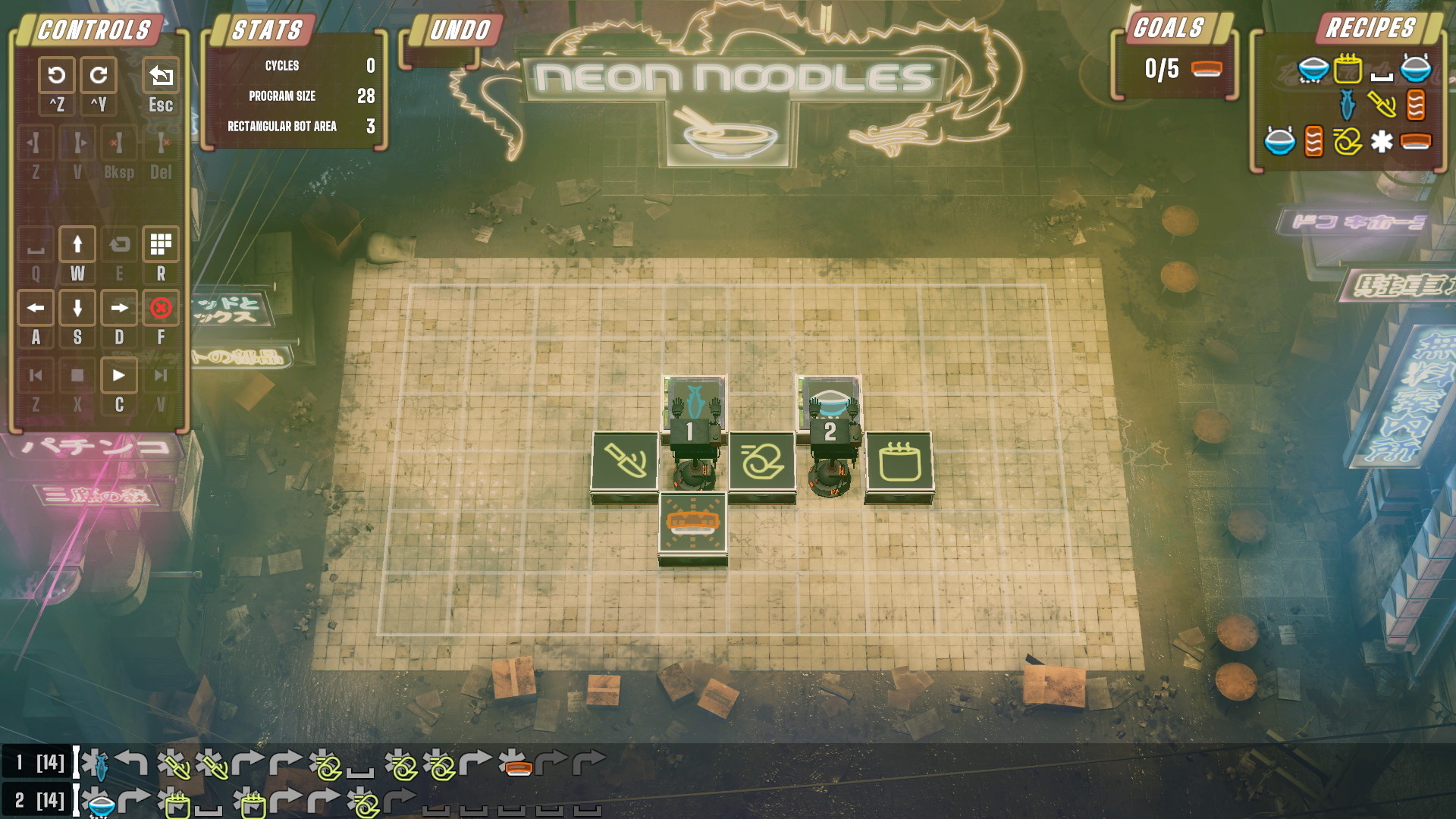Click the red X button
This screenshot has height=819, width=1456.
pos(161,308)
